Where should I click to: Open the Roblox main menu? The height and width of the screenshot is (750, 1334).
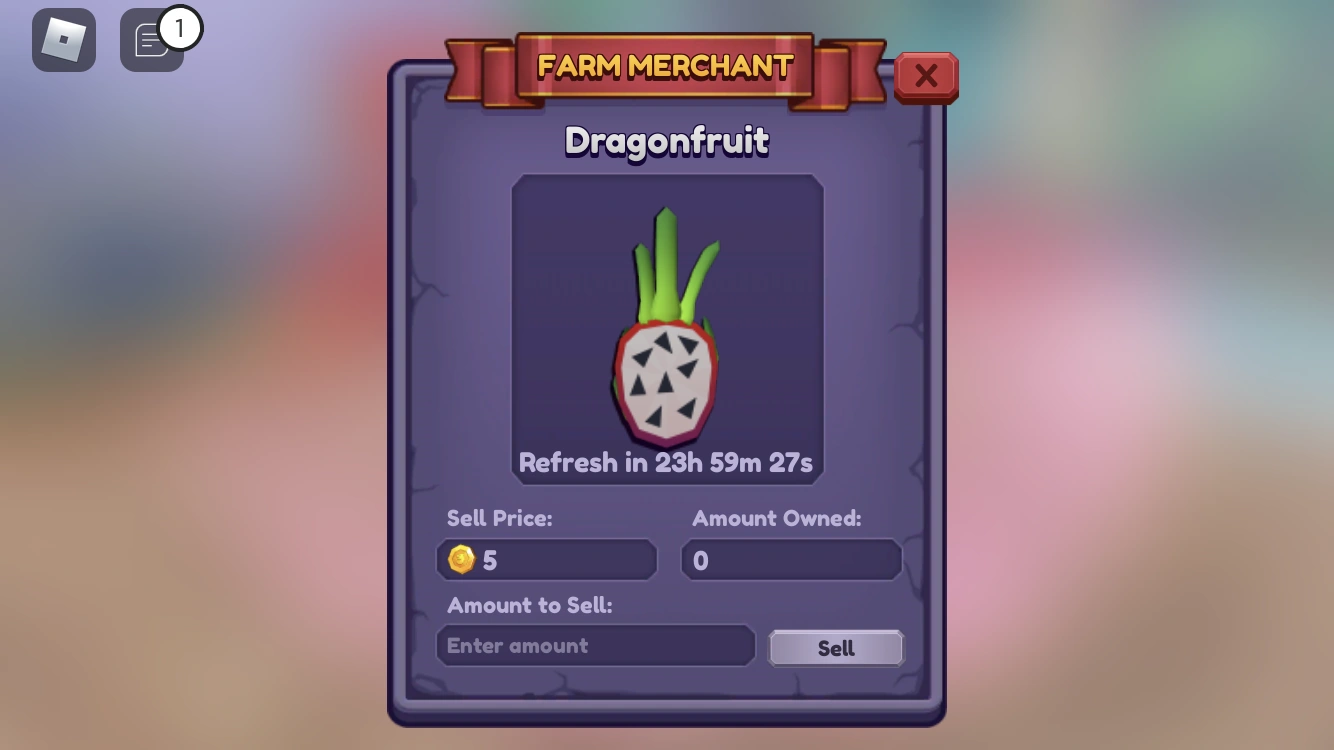click(64, 38)
